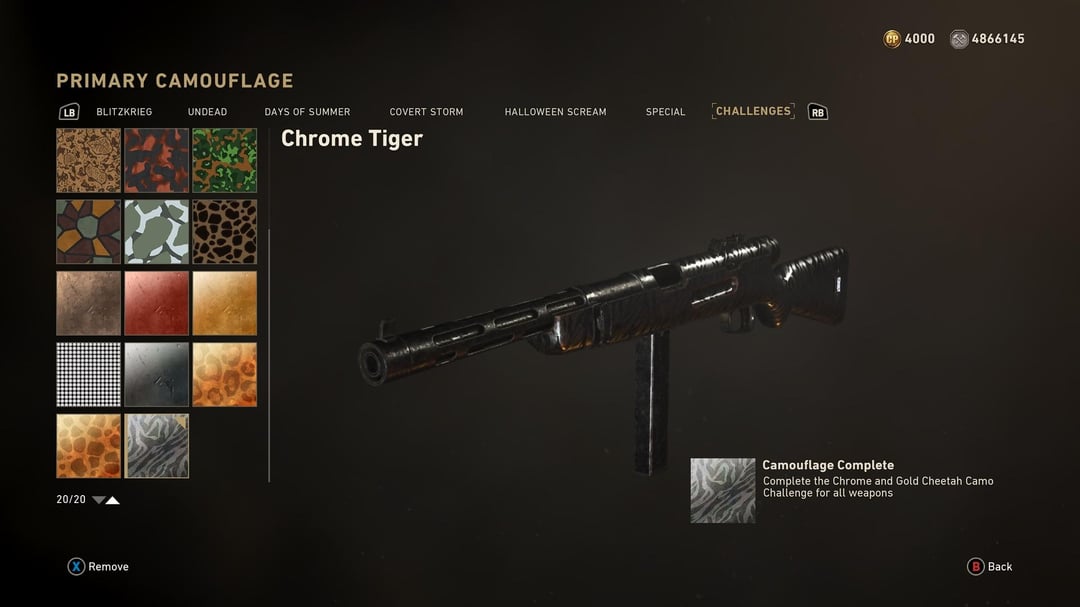Pick the black-and-white checkered camo

click(88, 375)
